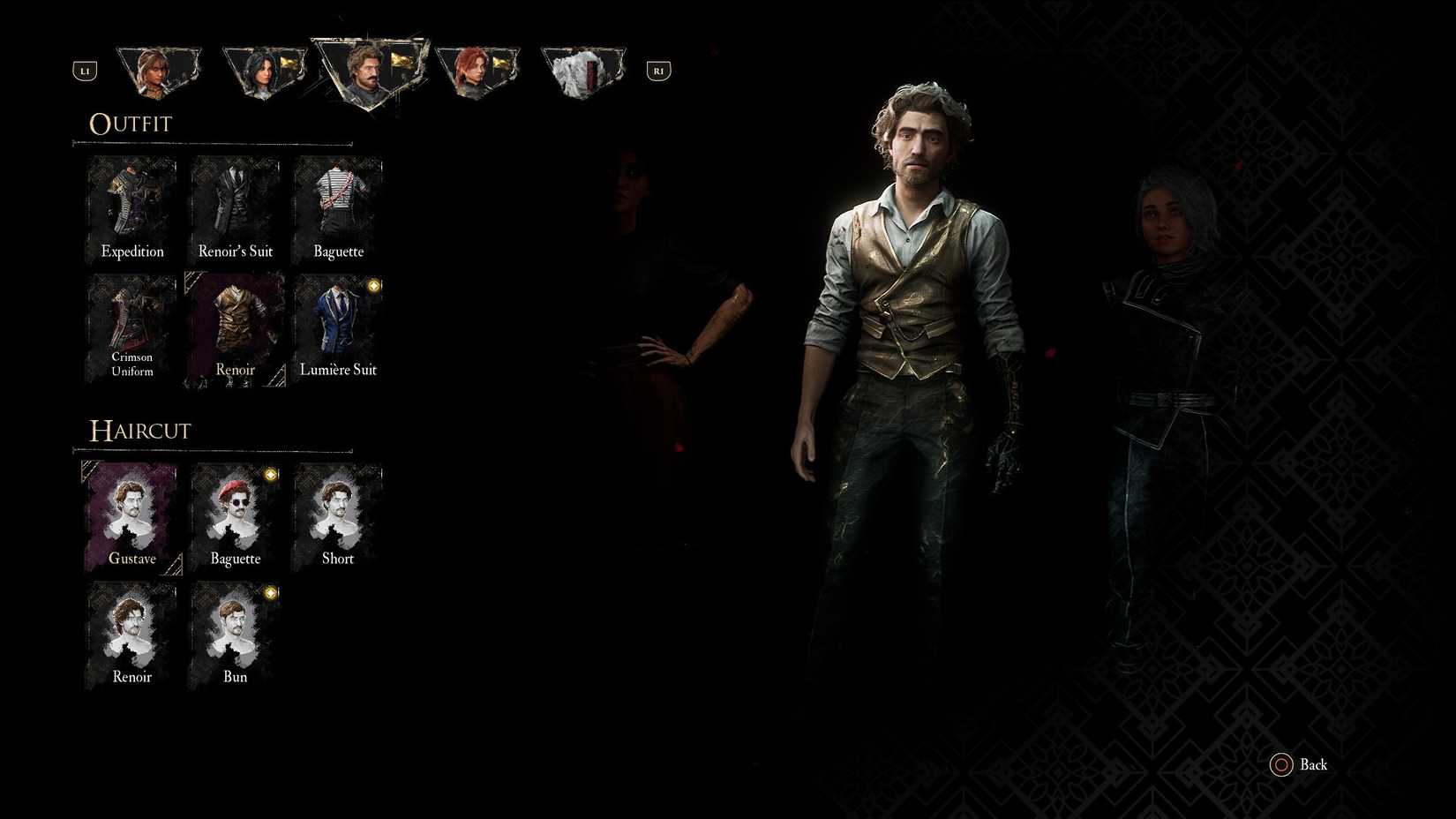Equip the Lumière Suit
Image resolution: width=1456 pixels, height=819 pixels.
(338, 322)
